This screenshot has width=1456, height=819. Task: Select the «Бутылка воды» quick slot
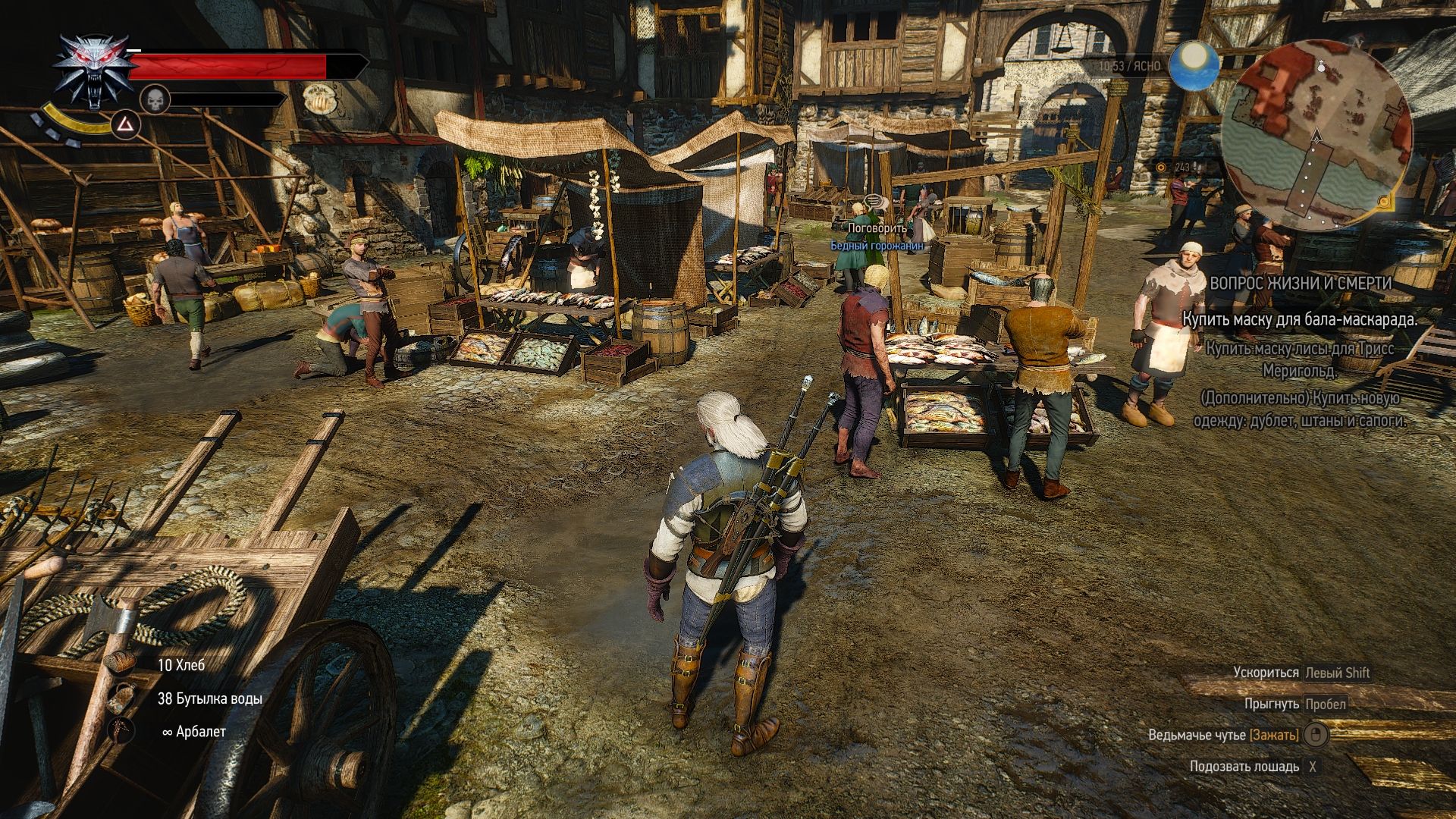[x=209, y=698]
